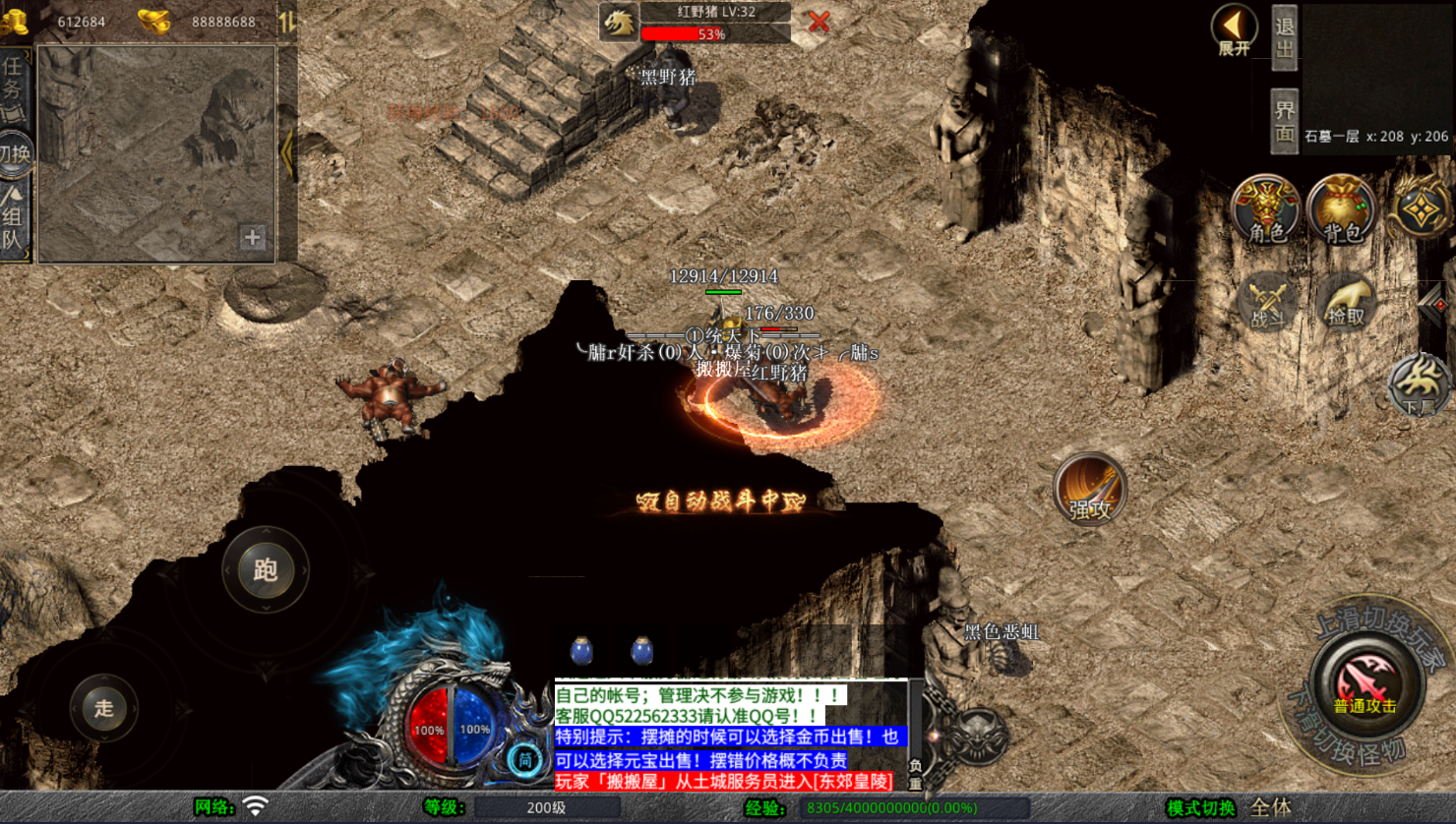Click the 切换 switch button
The width and height of the screenshot is (1456, 824).
[15, 153]
